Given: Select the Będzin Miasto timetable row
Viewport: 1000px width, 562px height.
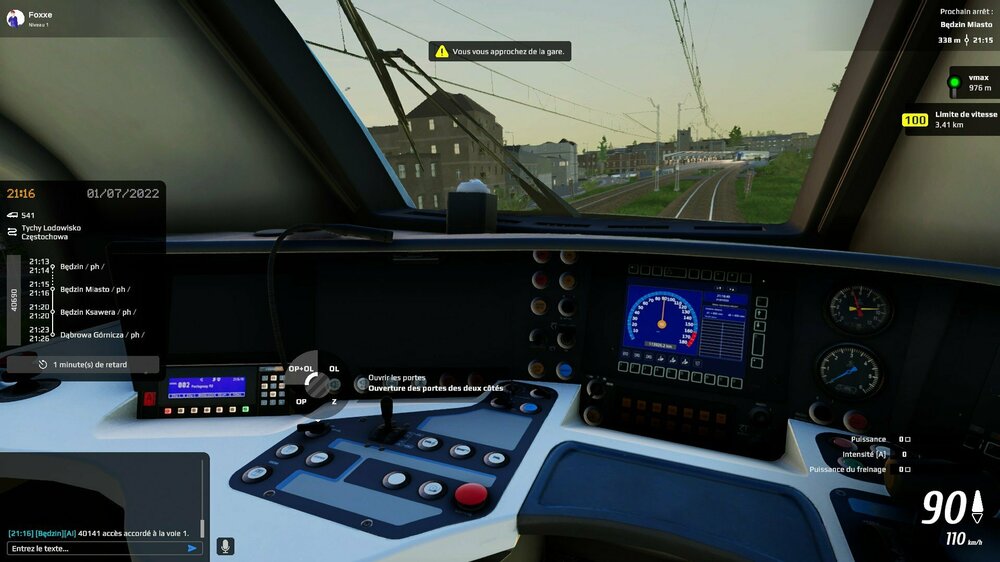Looking at the screenshot, I should (94, 289).
